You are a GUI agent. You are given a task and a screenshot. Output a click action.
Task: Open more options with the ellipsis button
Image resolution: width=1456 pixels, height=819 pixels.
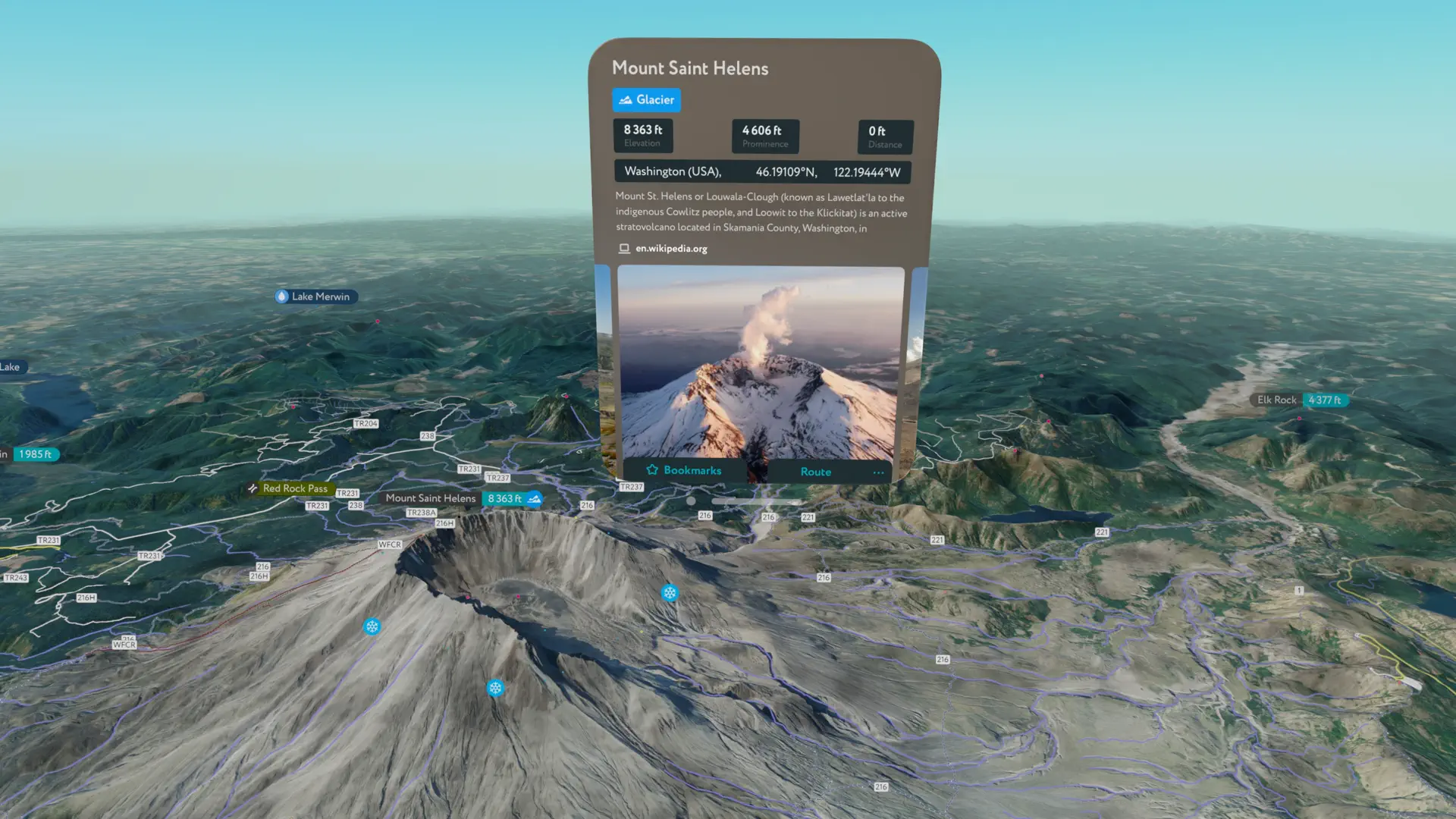pyautogui.click(x=878, y=472)
